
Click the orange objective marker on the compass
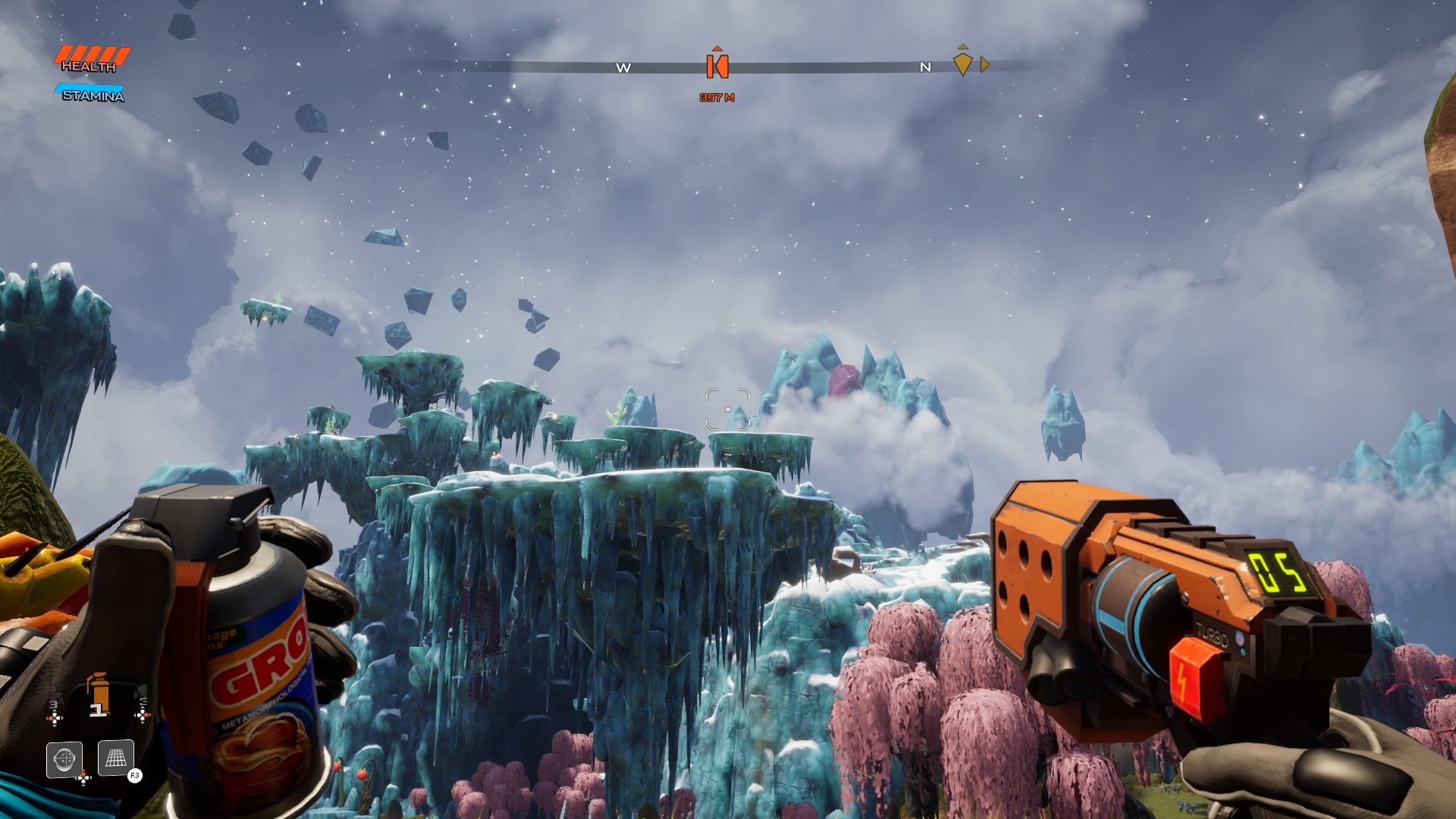(x=717, y=66)
